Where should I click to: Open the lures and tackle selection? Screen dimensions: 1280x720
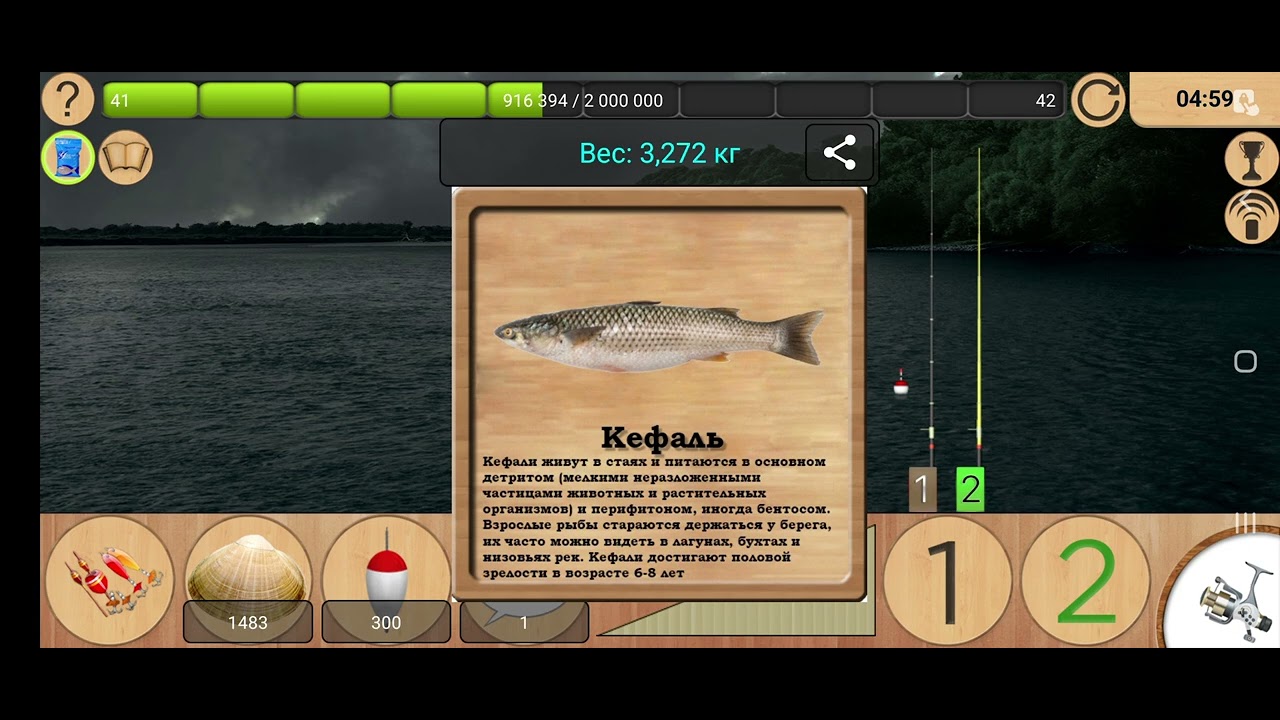coord(110,580)
